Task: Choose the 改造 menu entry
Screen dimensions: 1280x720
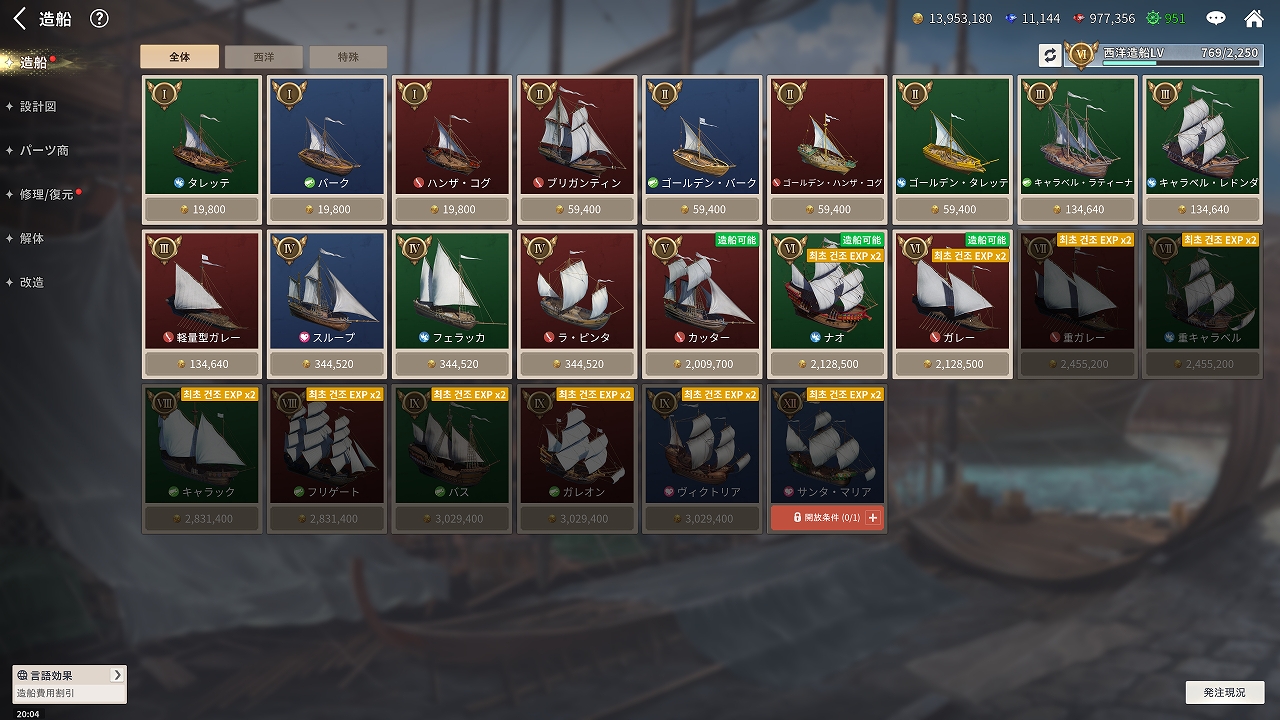Action: (32, 282)
